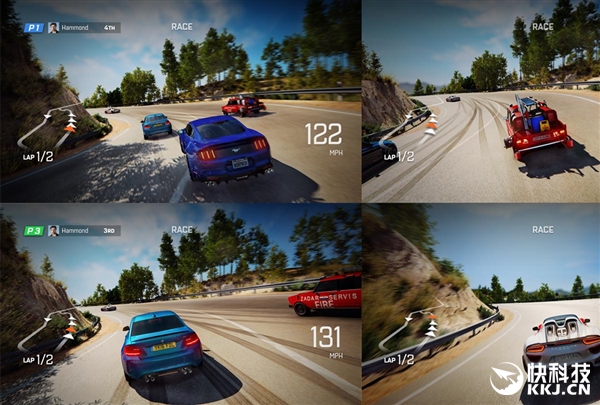Select the P3 Hammond player tag
This screenshot has width=600, height=405.
pos(72,230)
